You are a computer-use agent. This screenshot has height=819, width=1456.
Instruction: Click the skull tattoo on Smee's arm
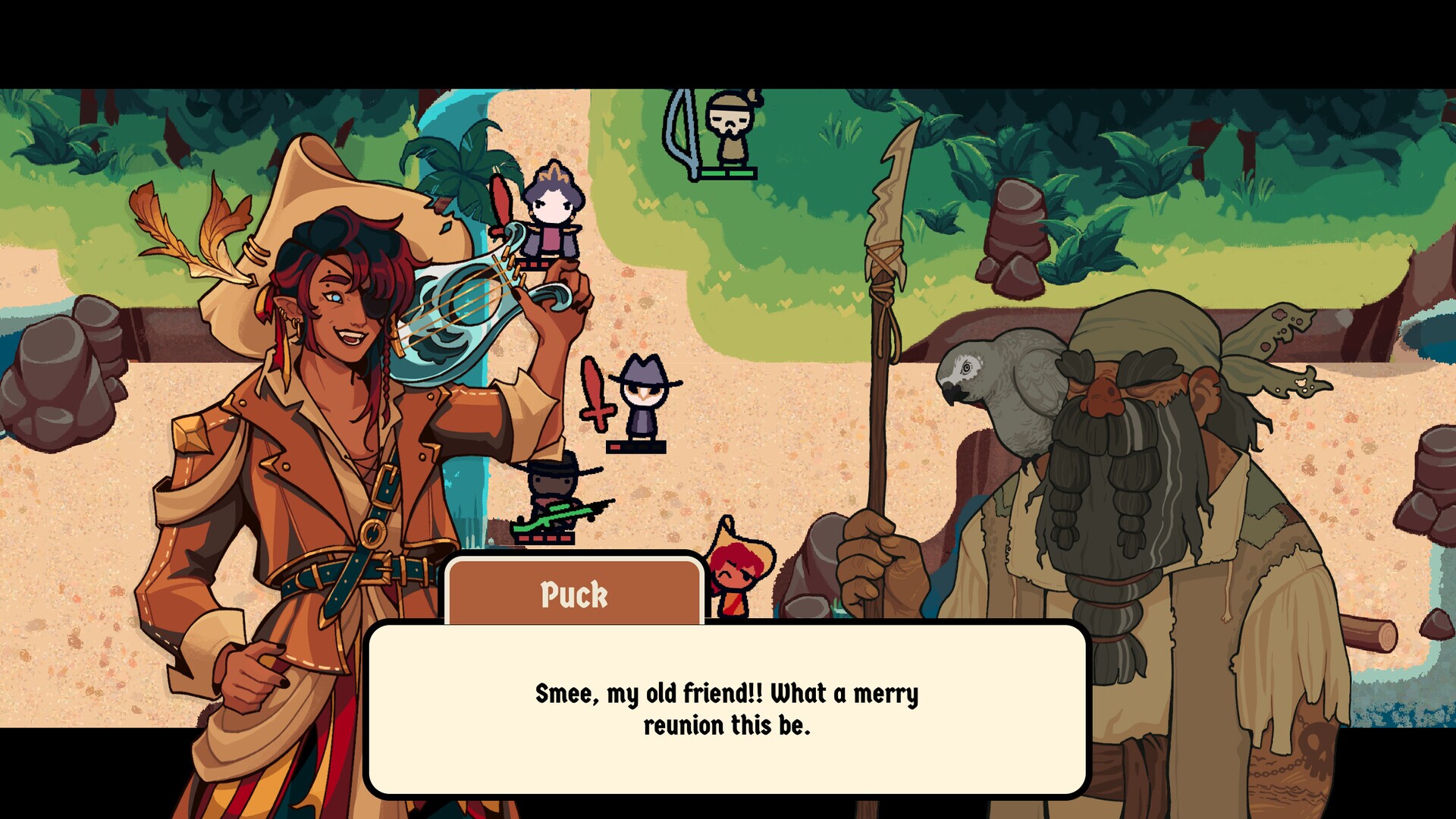tap(1315, 747)
